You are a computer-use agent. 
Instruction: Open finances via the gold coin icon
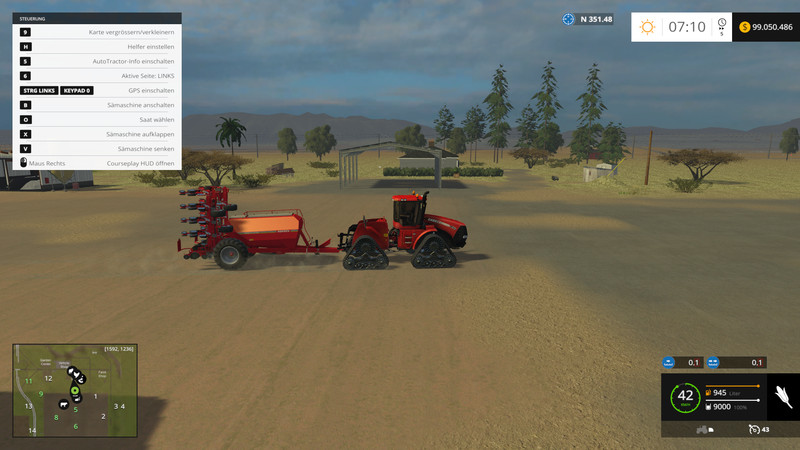tap(746, 27)
